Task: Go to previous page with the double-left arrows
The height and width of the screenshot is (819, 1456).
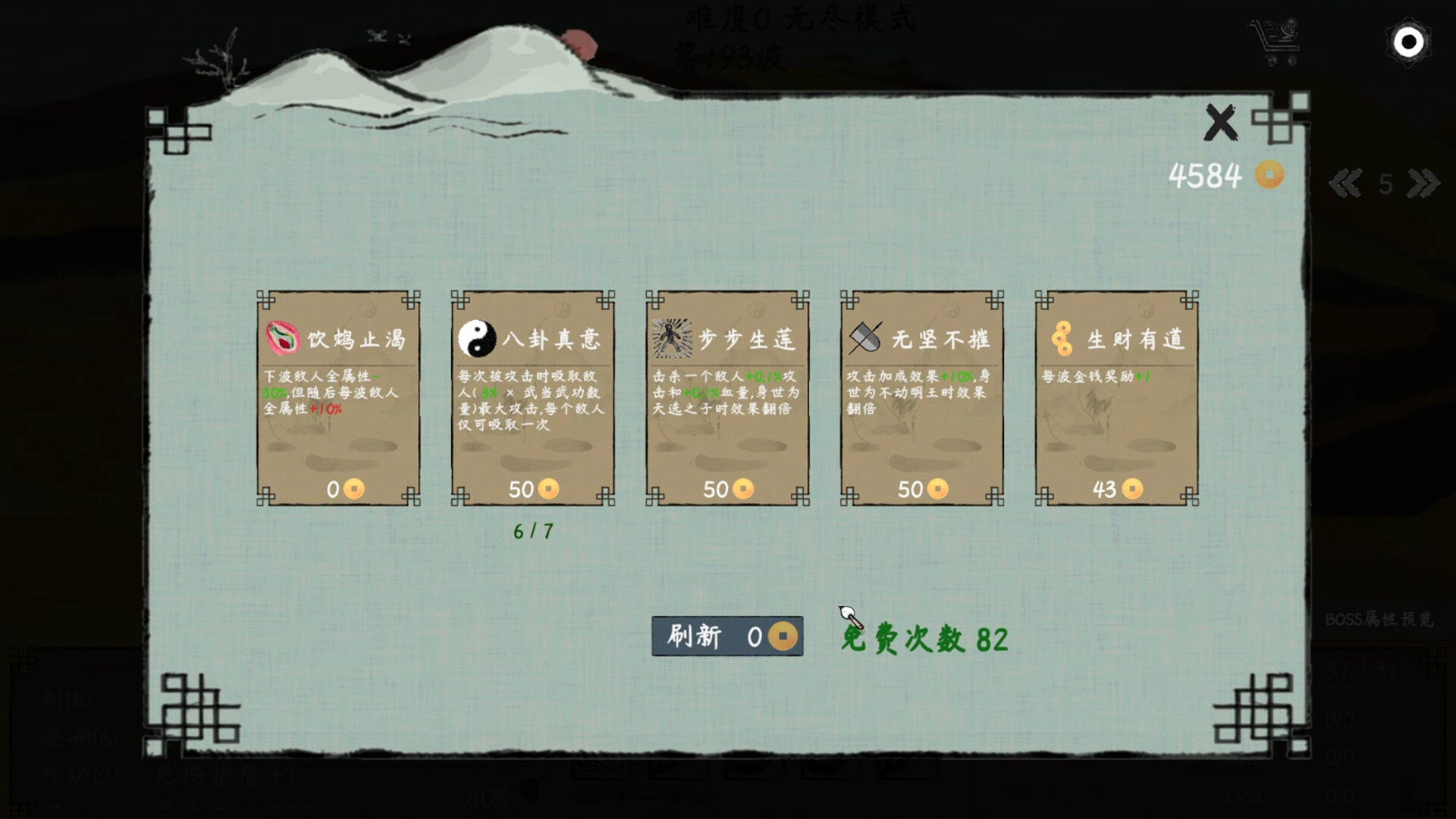Action: [1347, 182]
